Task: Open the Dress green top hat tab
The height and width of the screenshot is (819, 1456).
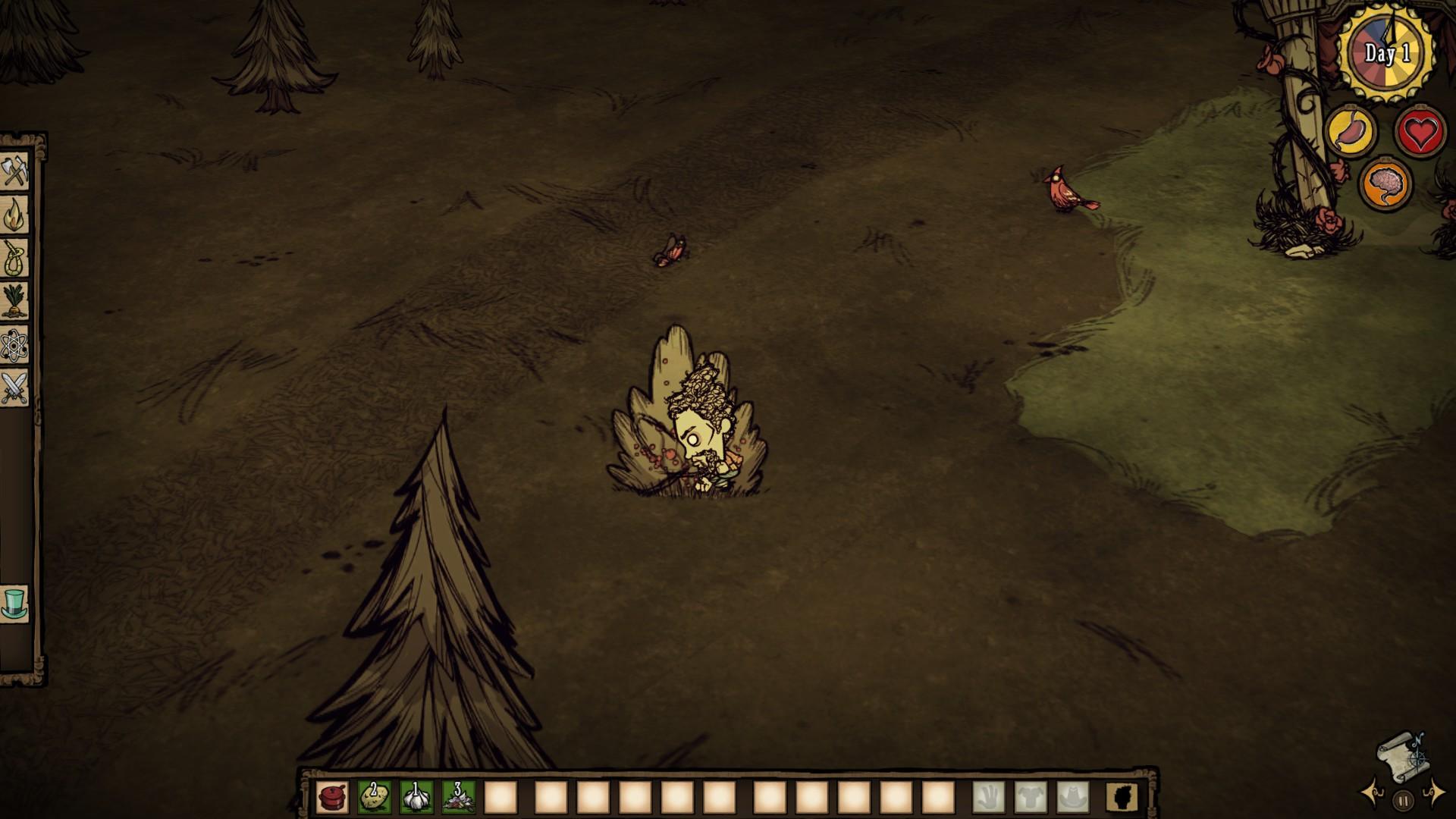Action: 14,604
